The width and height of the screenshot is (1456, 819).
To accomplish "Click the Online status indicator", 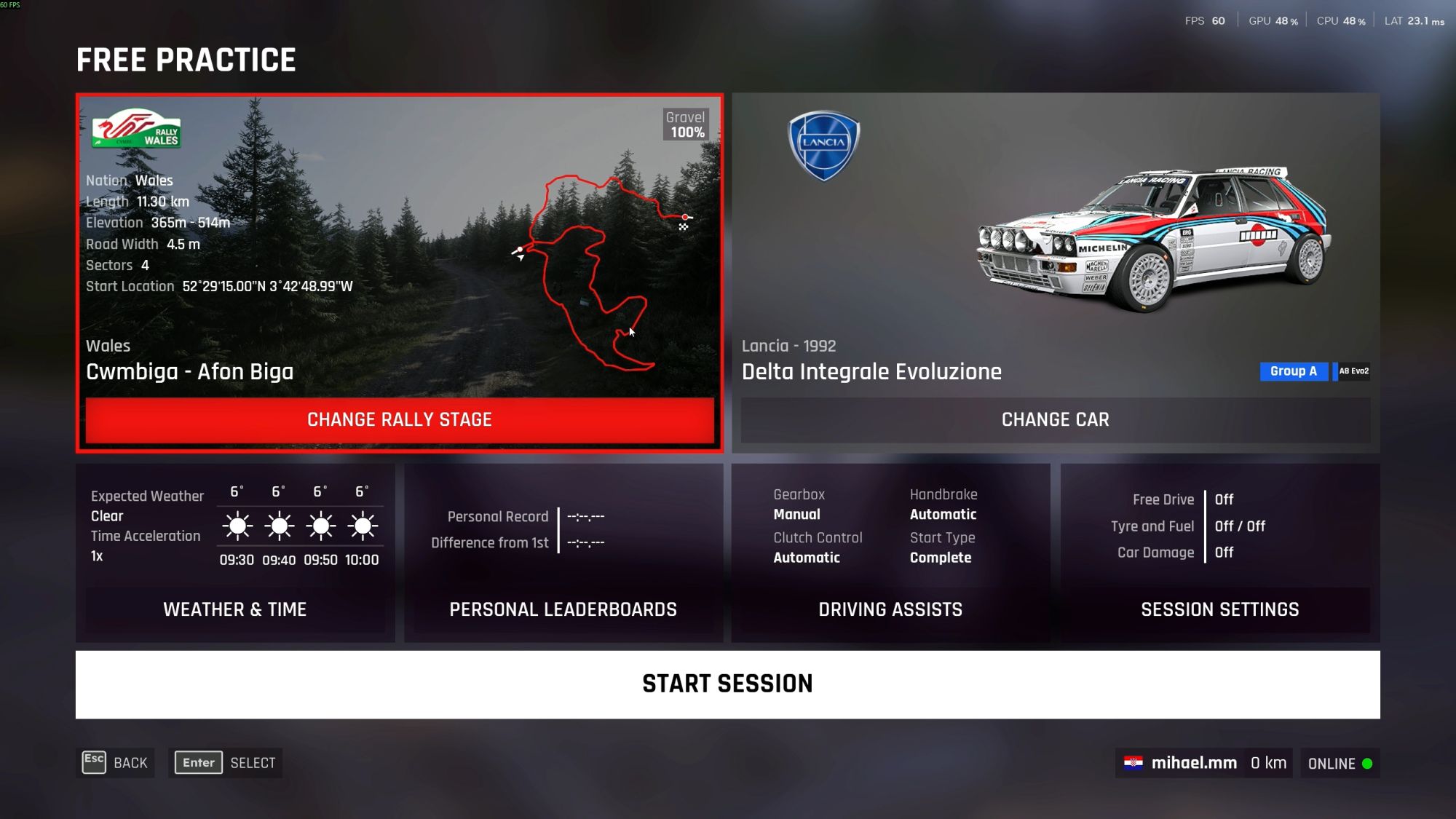I will pyautogui.click(x=1340, y=764).
